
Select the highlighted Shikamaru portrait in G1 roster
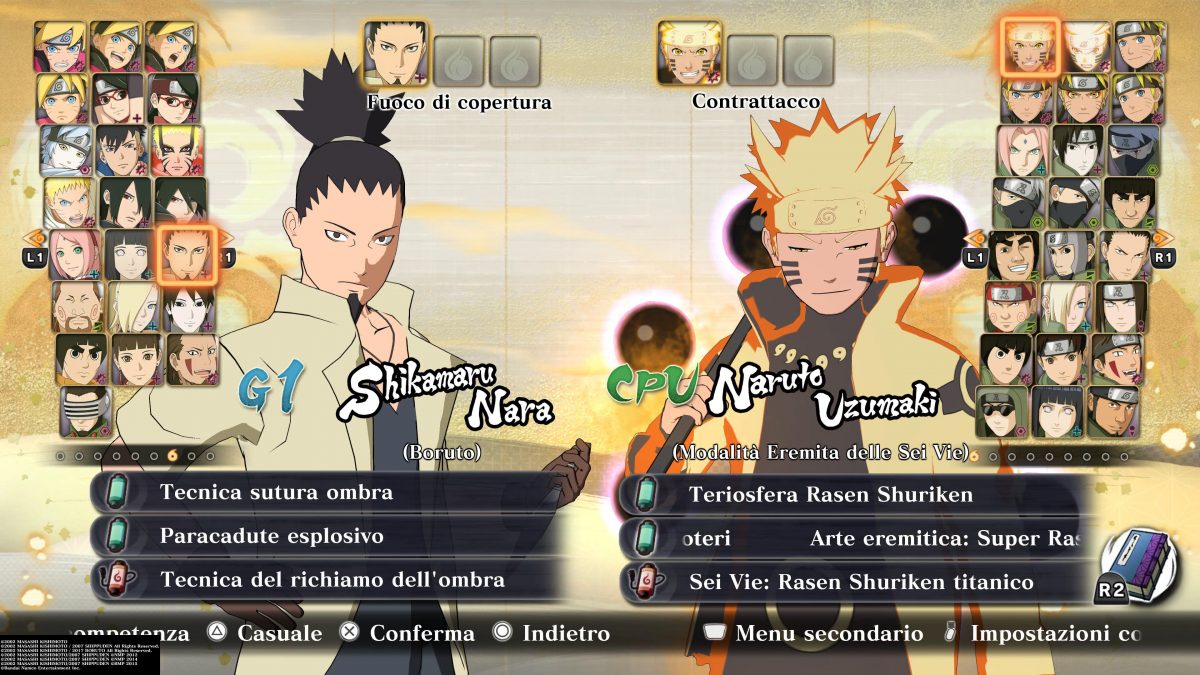point(186,255)
